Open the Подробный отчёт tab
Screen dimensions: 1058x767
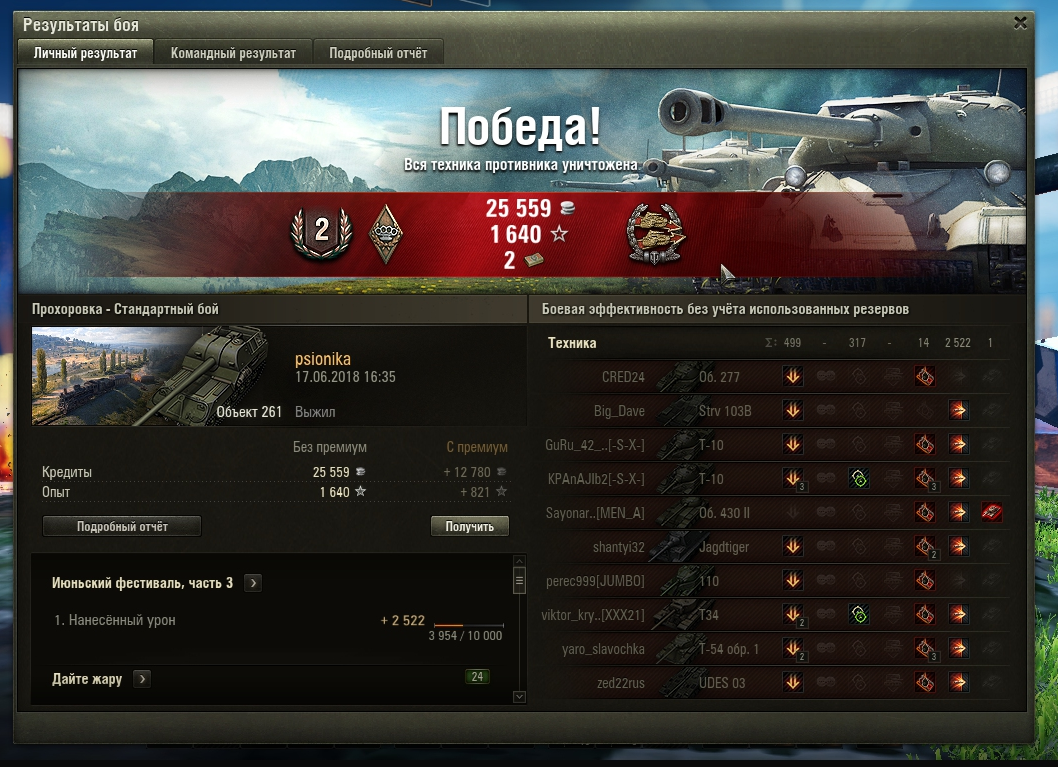pyautogui.click(x=378, y=53)
